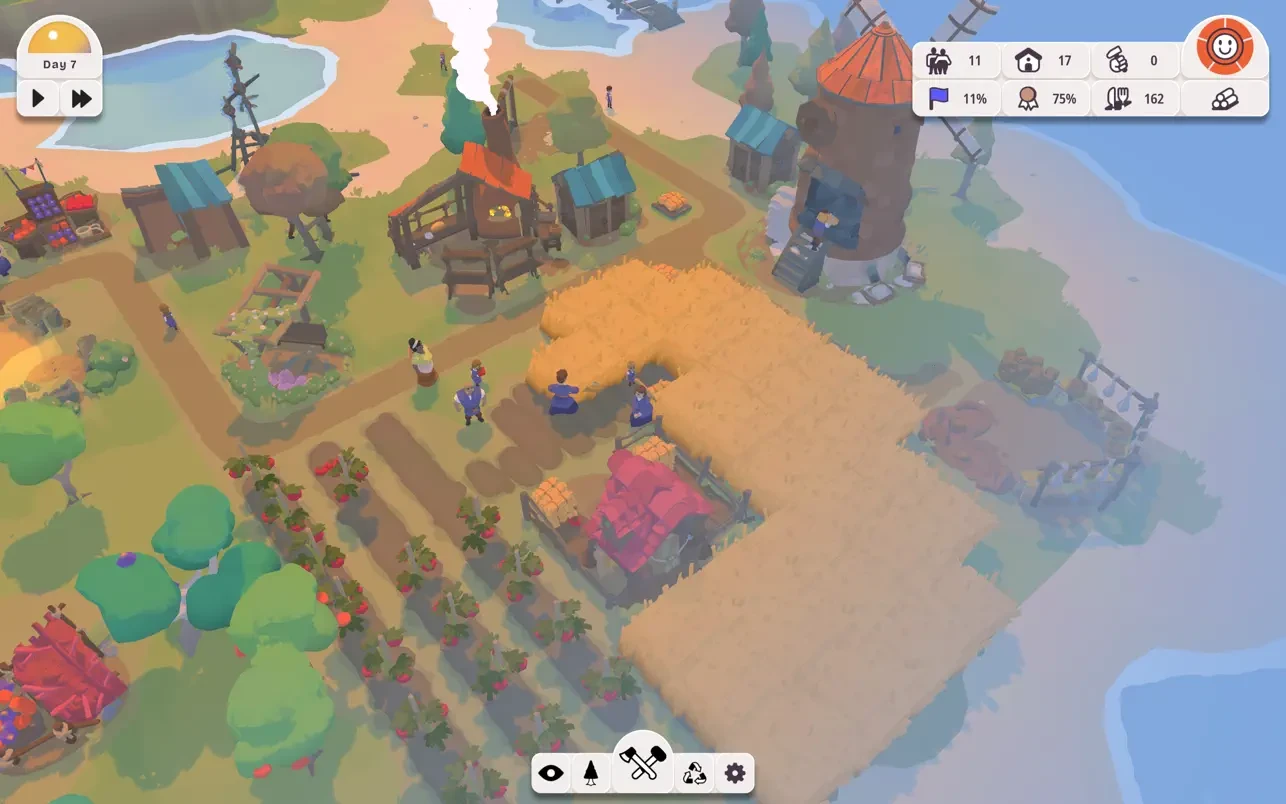
Task: Toggle the eye view button
Action: click(x=551, y=773)
